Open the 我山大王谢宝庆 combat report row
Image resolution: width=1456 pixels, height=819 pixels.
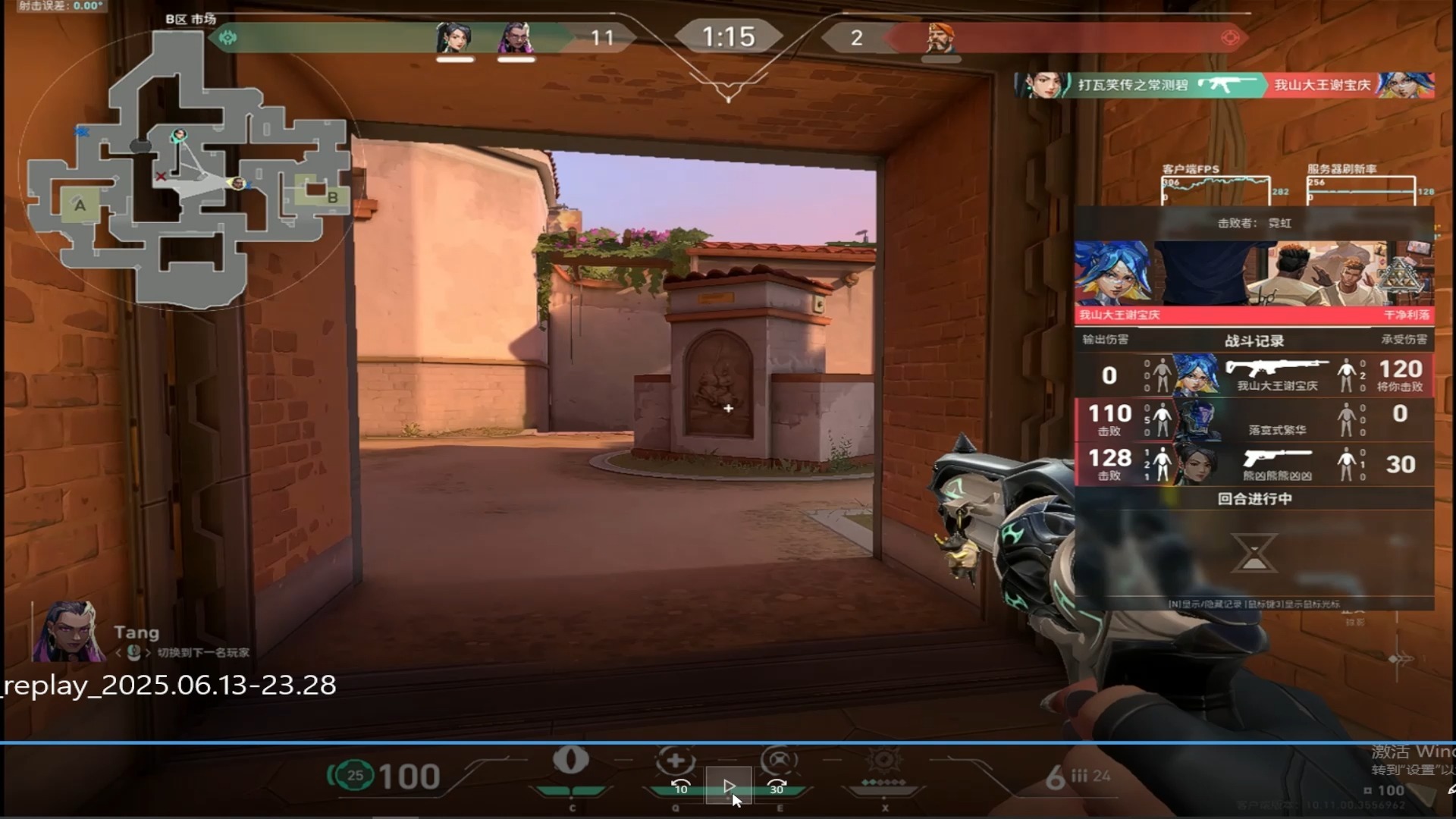pos(1254,375)
